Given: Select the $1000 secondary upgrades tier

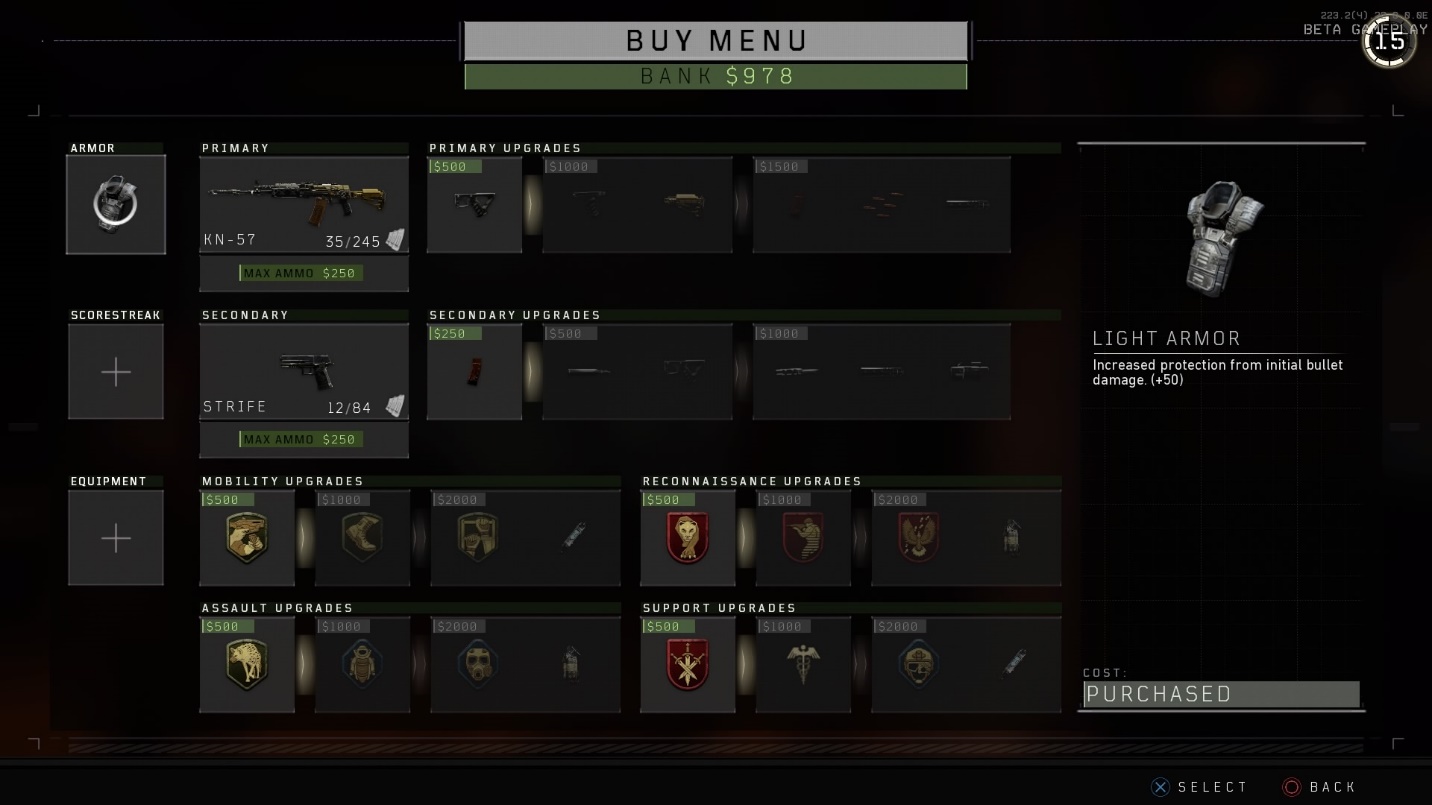Looking at the screenshot, I should [x=881, y=371].
